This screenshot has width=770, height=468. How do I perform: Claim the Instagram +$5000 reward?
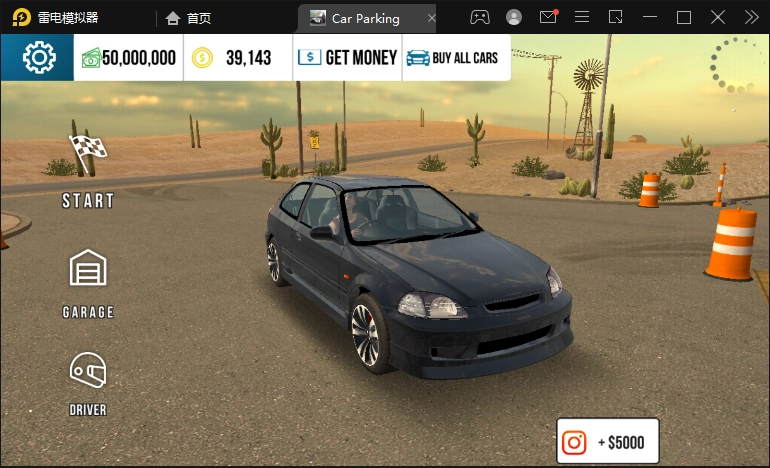pos(608,442)
